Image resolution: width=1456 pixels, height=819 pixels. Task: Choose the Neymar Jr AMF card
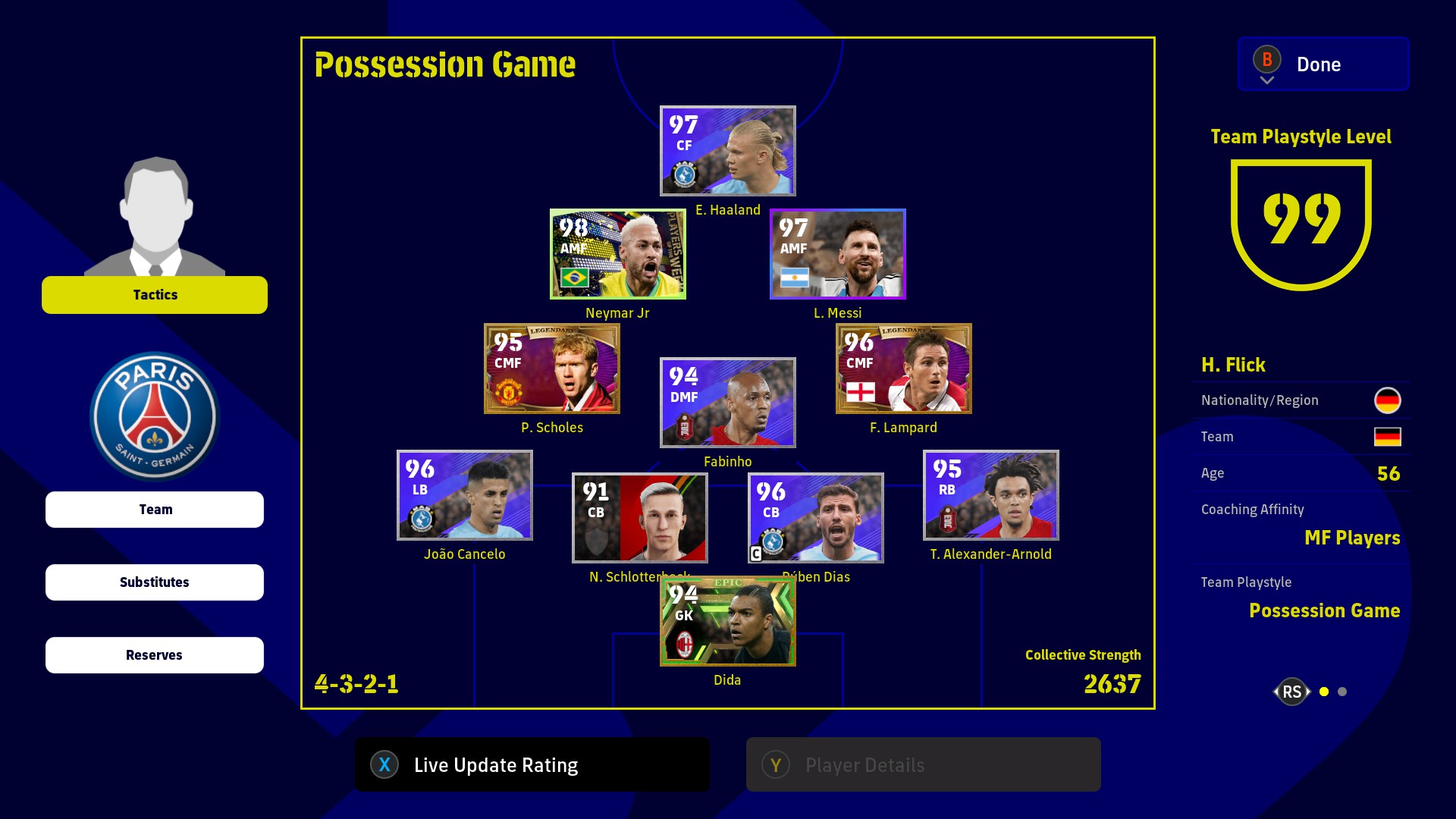coord(617,254)
